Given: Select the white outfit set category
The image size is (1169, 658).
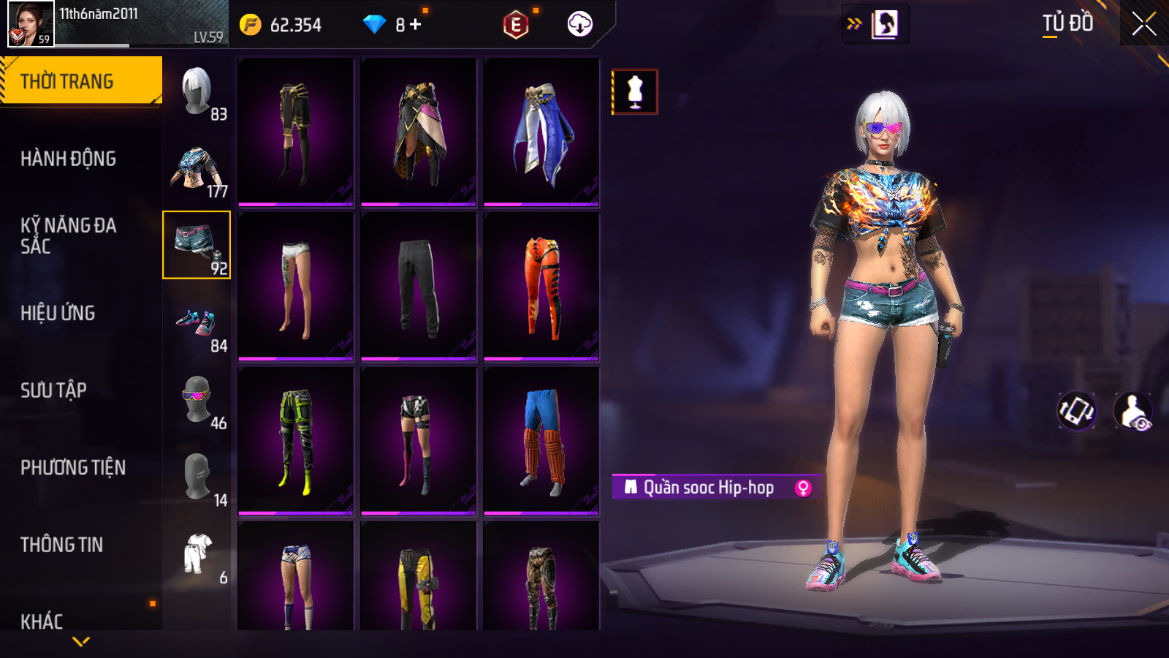Looking at the screenshot, I should coord(196,553).
